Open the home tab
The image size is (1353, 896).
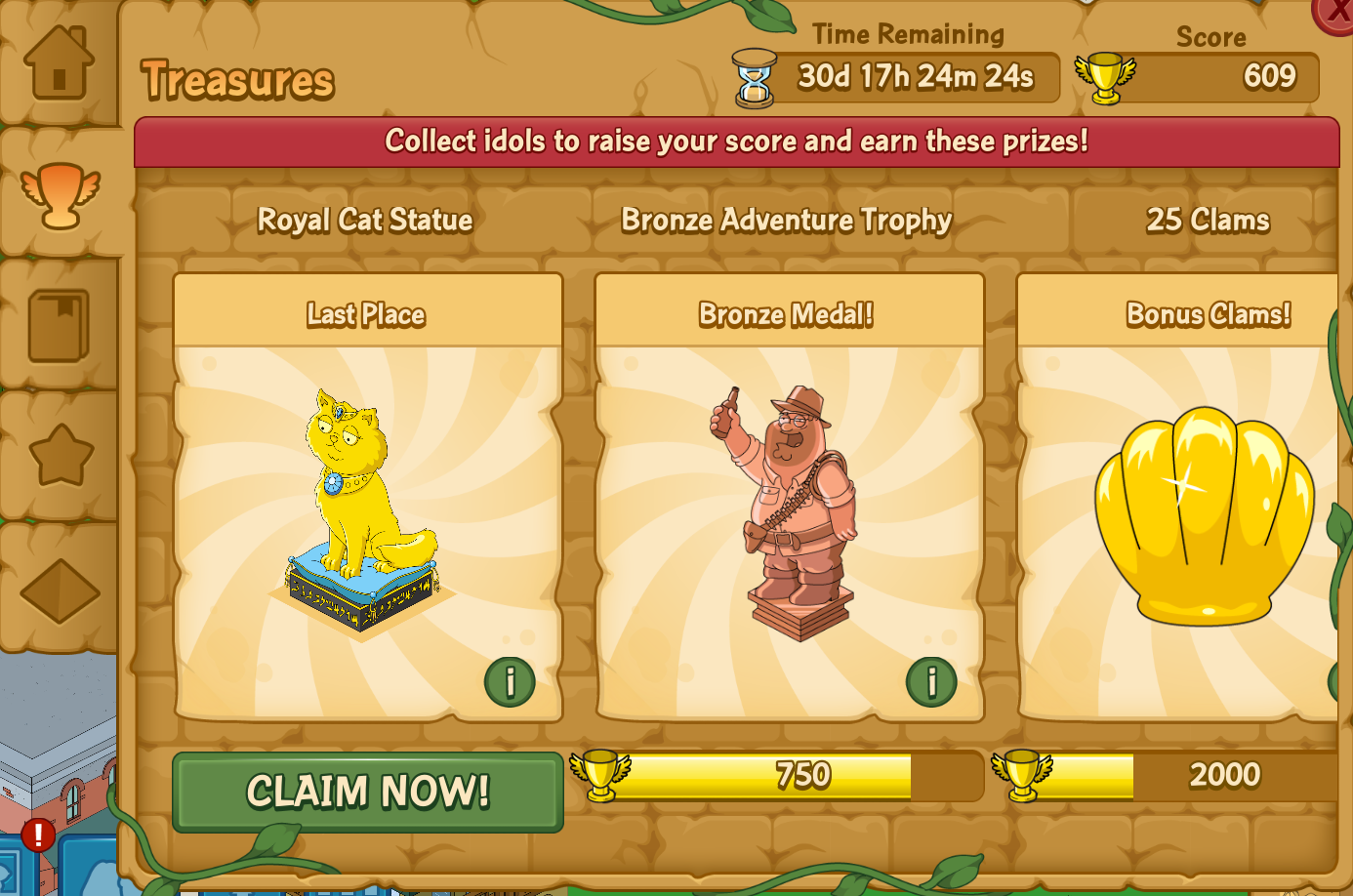point(59,62)
